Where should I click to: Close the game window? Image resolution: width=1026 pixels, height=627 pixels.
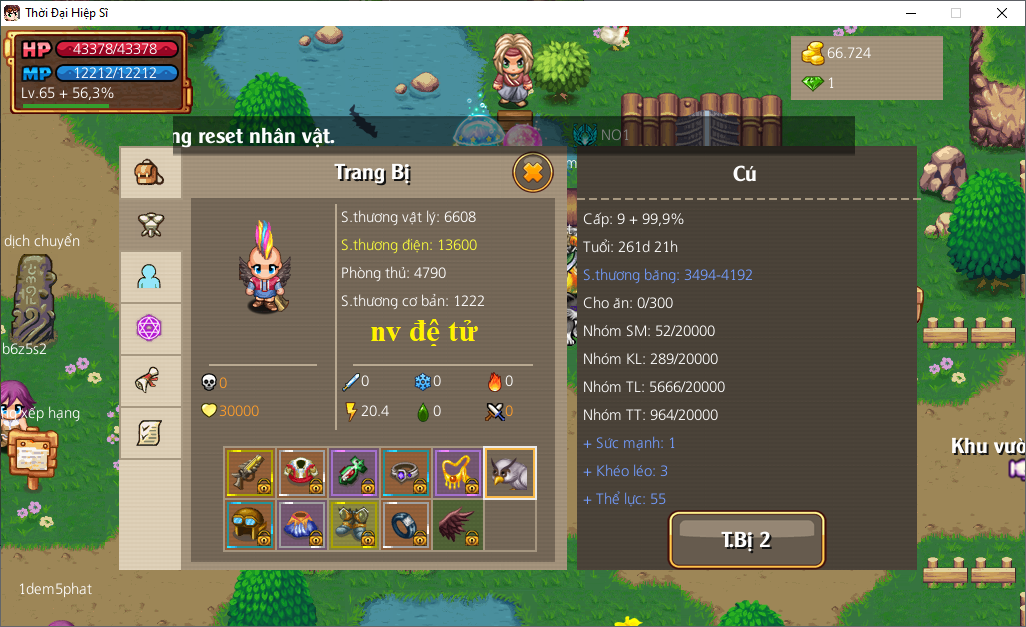coord(1001,13)
